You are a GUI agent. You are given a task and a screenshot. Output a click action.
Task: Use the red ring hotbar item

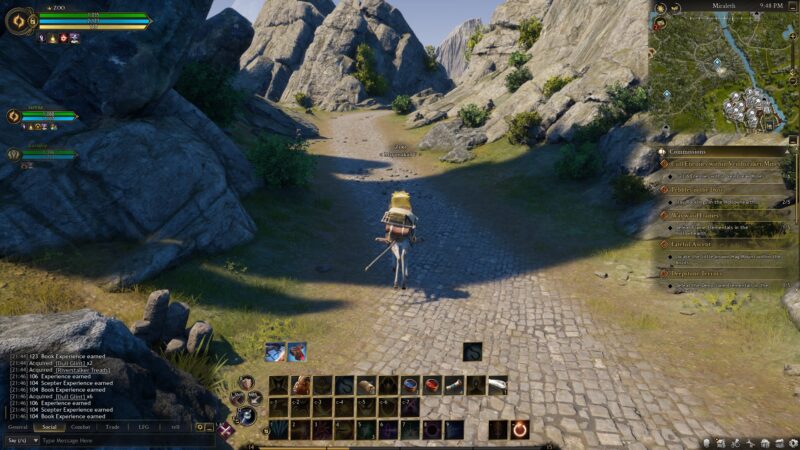[x=432, y=385]
